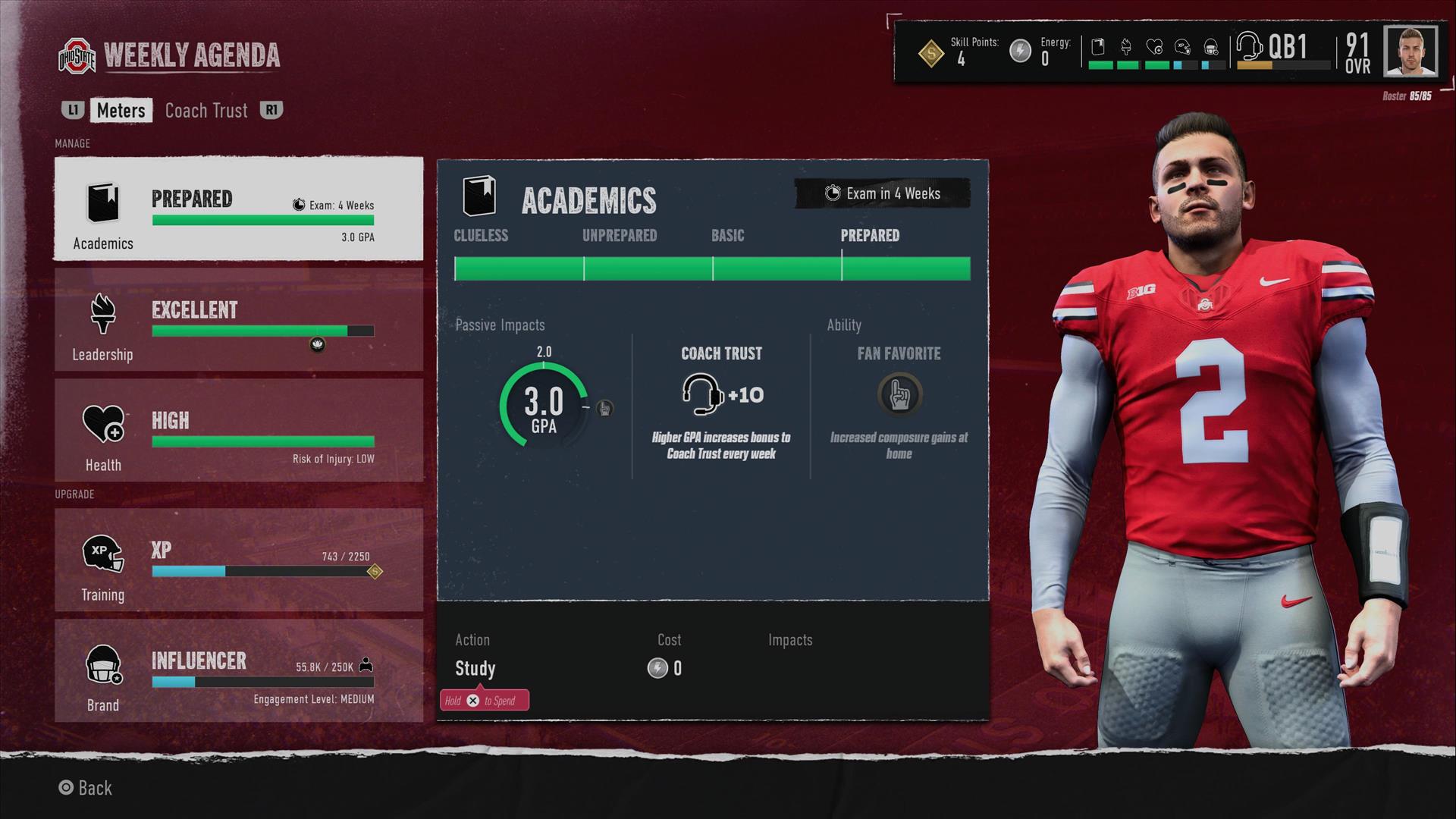Click the Fan Favorite ability icon
The width and height of the screenshot is (1456, 819).
899,395
